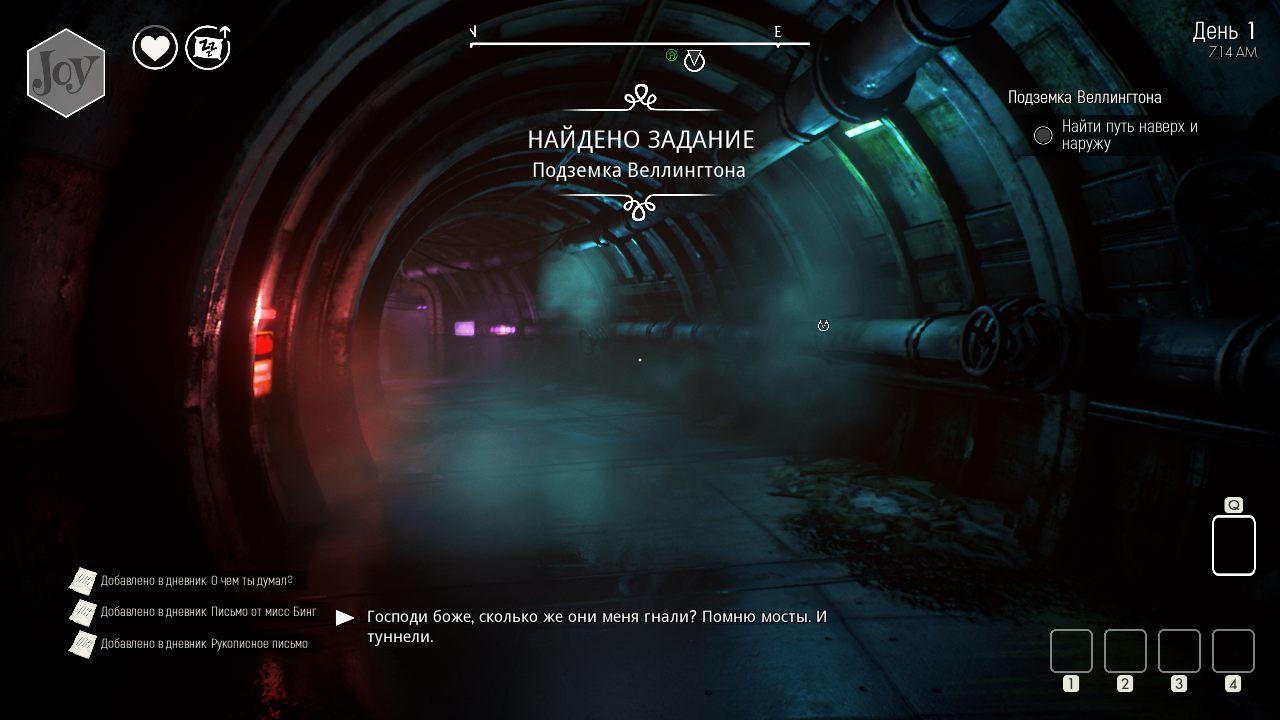Click the 'НАЙДЕНО ЗАДАНИЕ' quest banner
The image size is (1280, 720).
[640, 139]
